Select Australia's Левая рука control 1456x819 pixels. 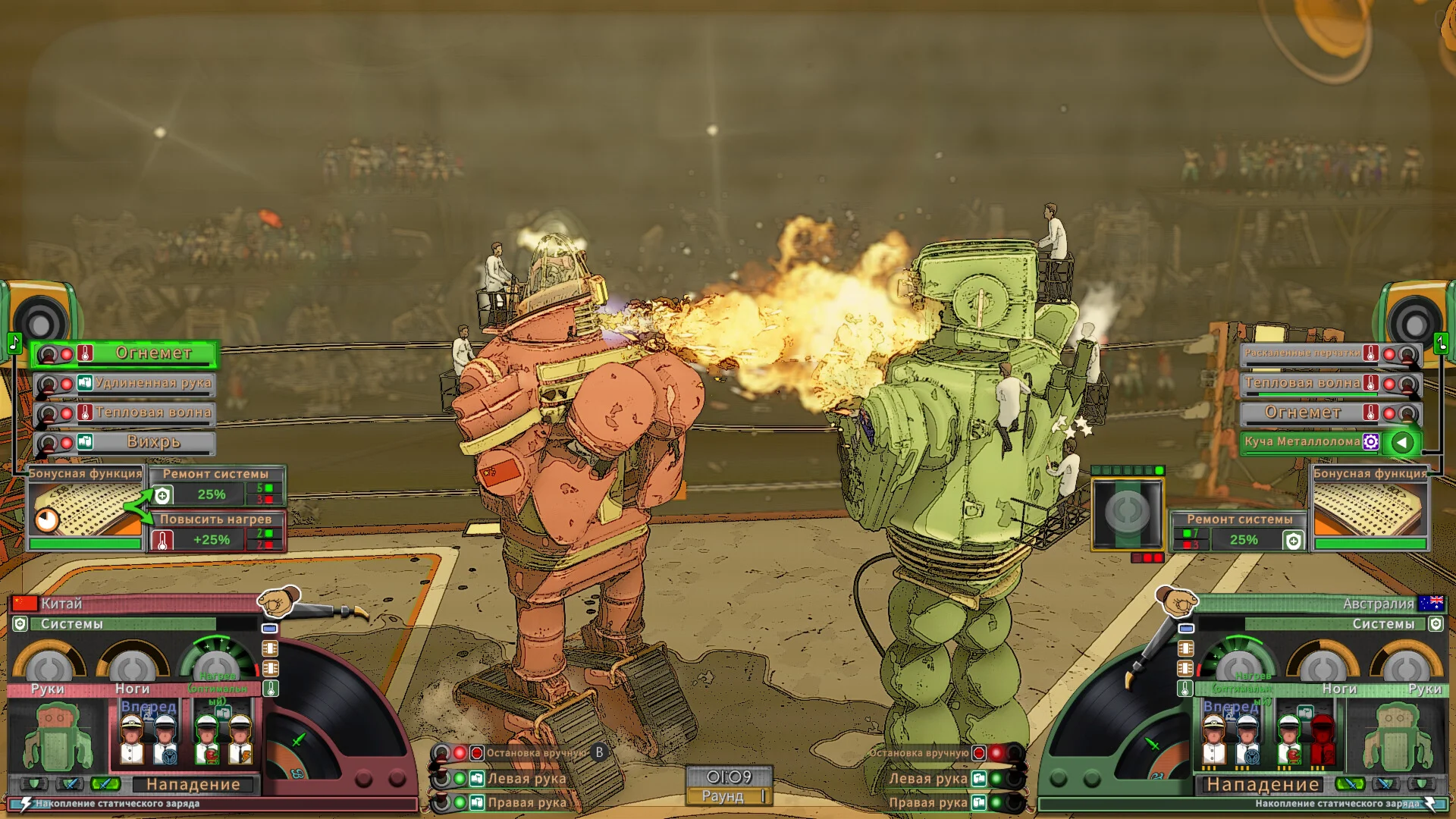click(x=928, y=779)
